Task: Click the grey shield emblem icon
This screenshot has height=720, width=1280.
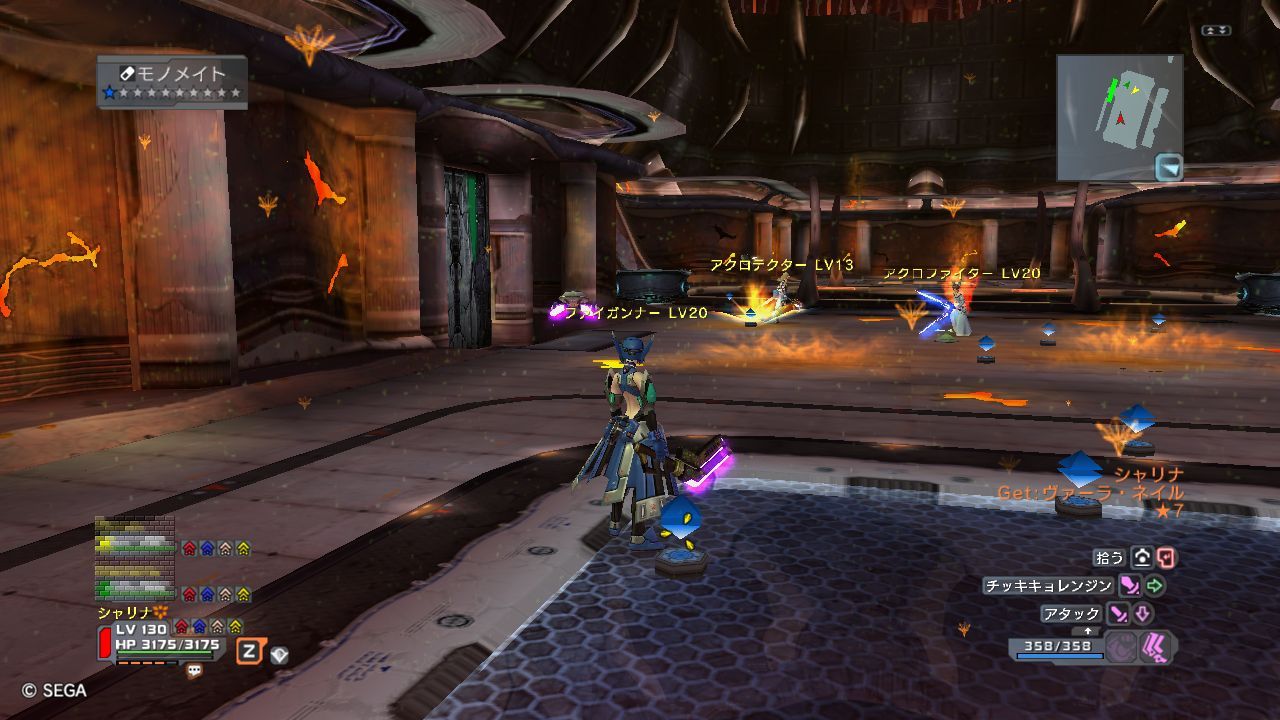Action: tap(280, 654)
